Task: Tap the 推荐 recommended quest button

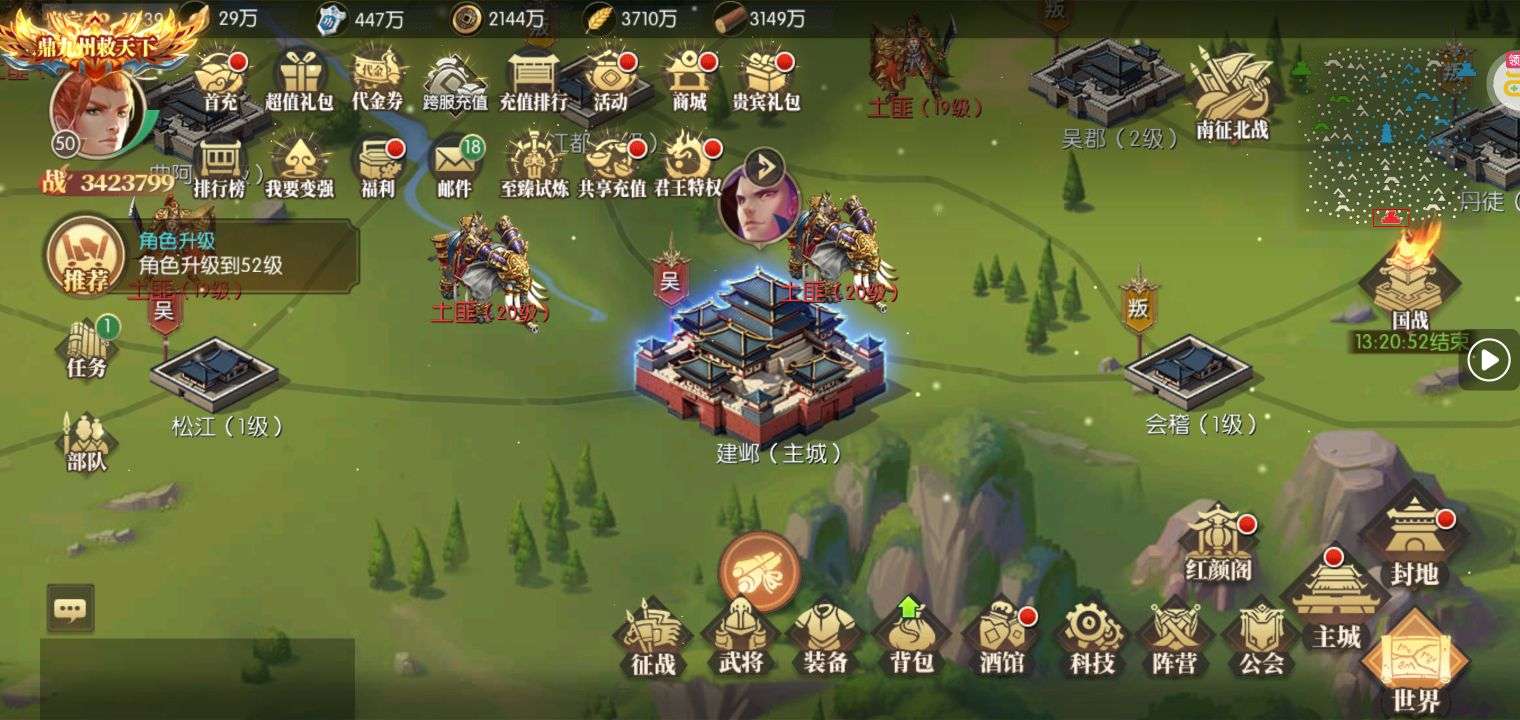Action: pos(86,257)
